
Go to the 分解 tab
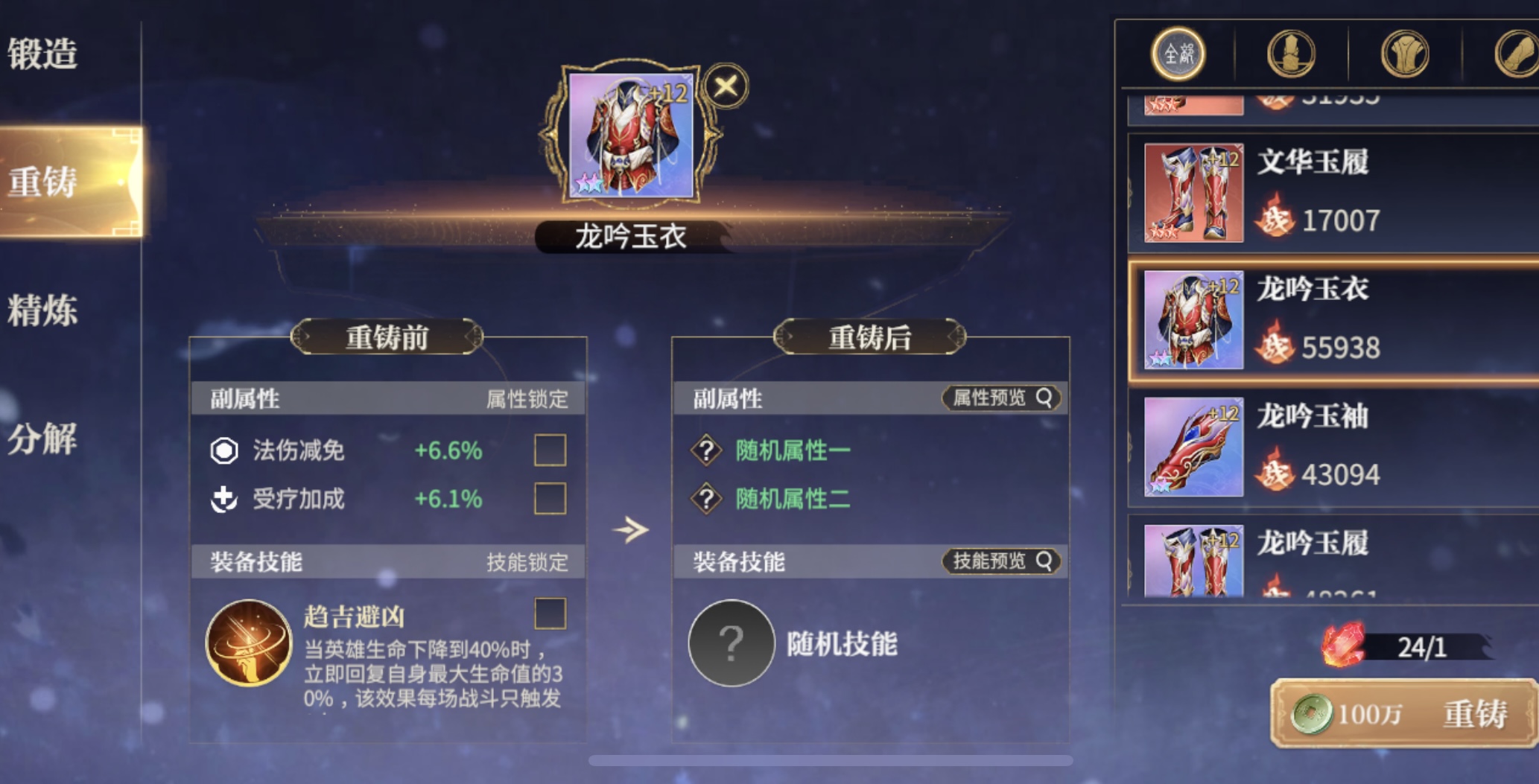tap(43, 439)
